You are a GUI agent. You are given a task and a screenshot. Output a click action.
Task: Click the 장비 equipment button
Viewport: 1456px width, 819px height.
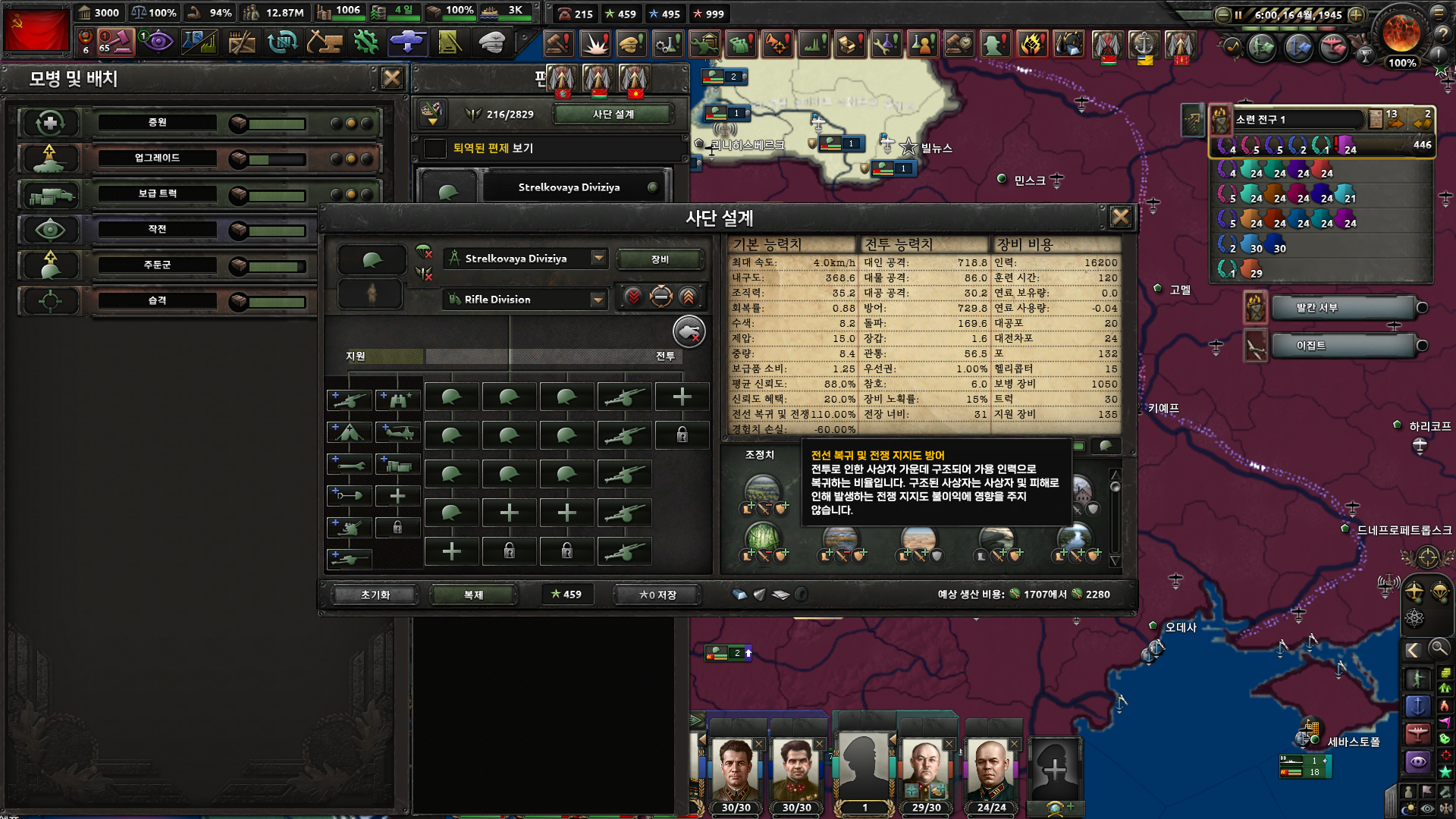click(x=660, y=259)
